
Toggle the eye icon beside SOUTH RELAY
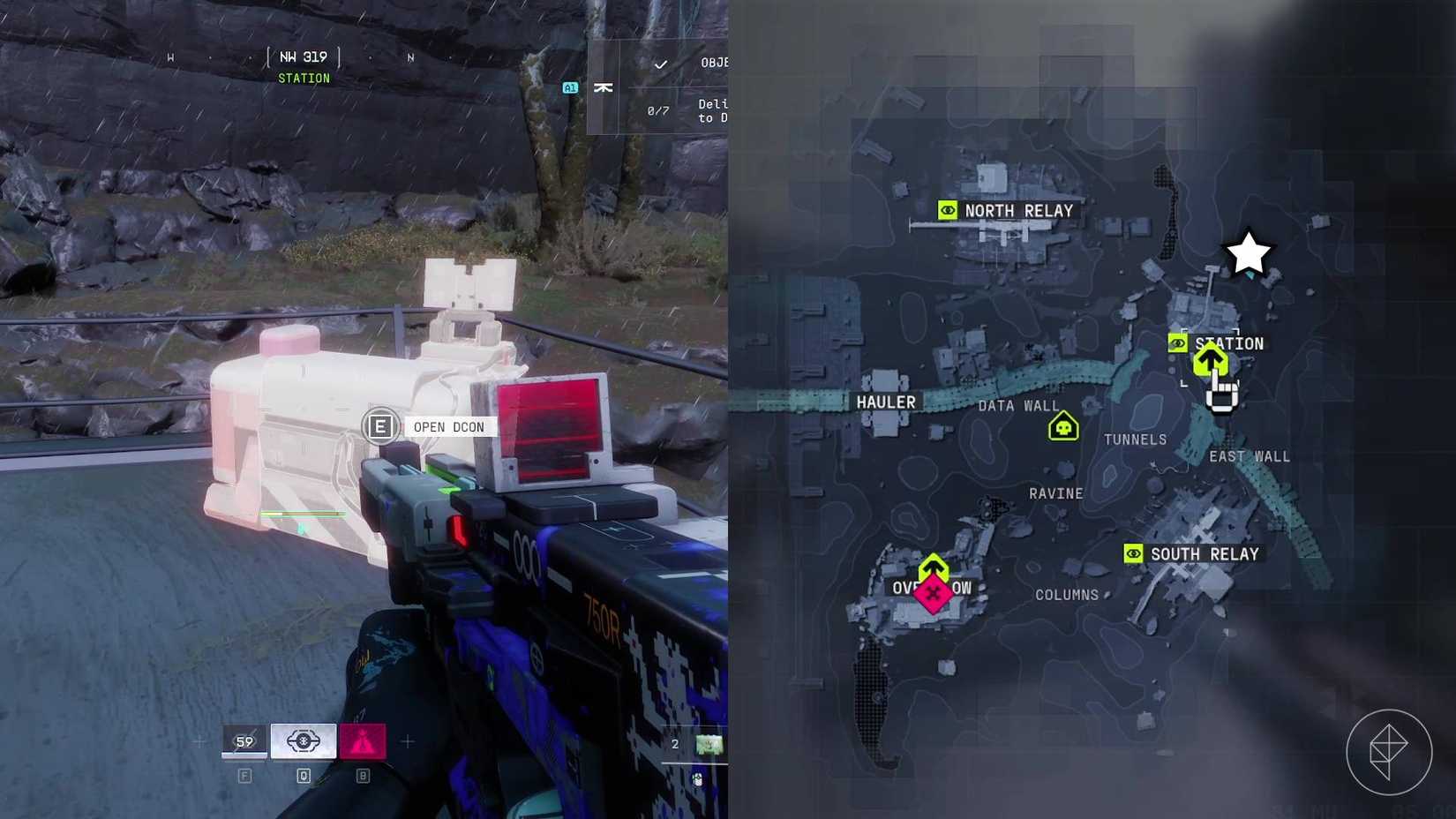[1132, 552]
